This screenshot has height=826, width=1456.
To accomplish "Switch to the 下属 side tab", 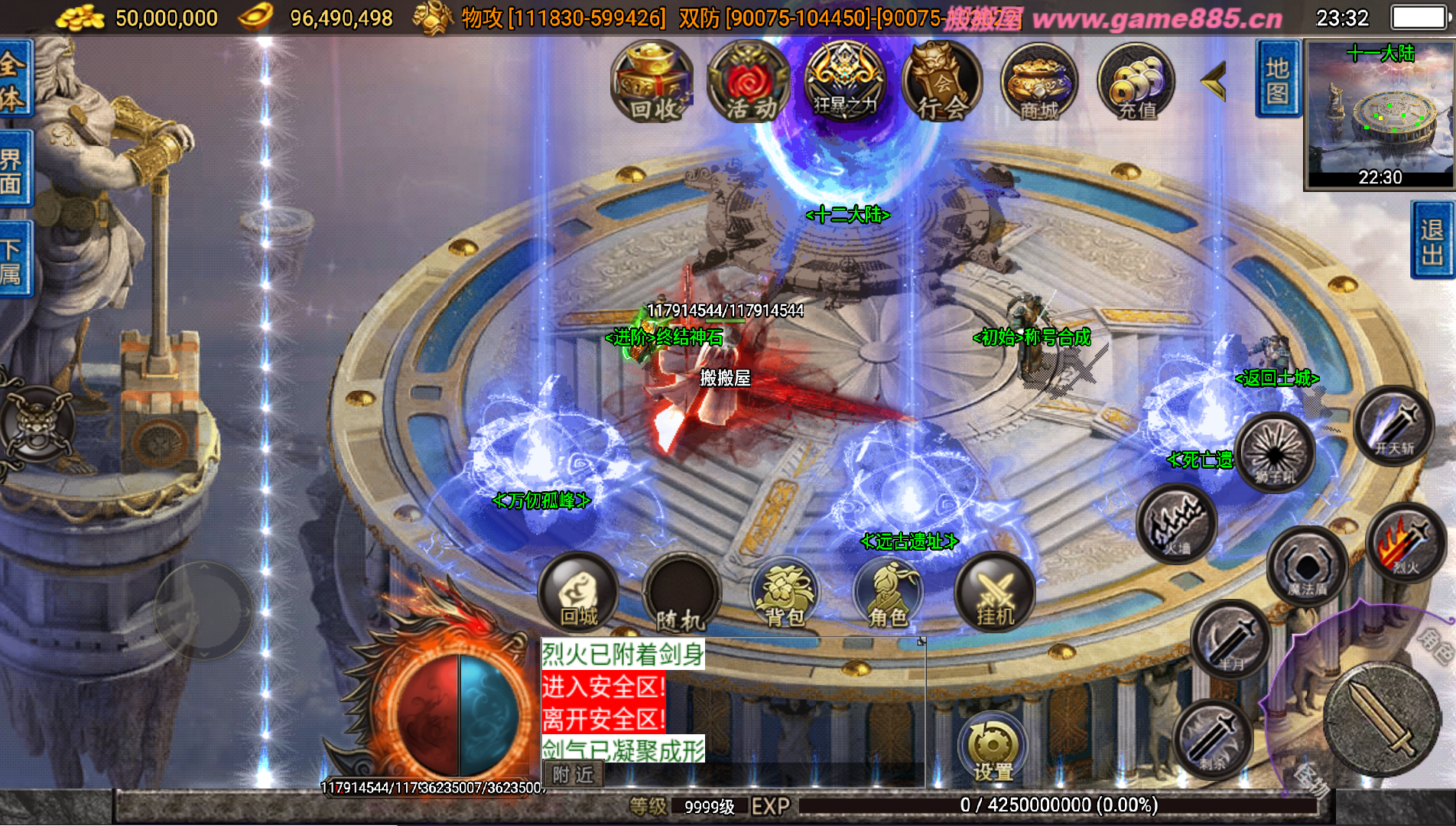I will [x=14, y=260].
